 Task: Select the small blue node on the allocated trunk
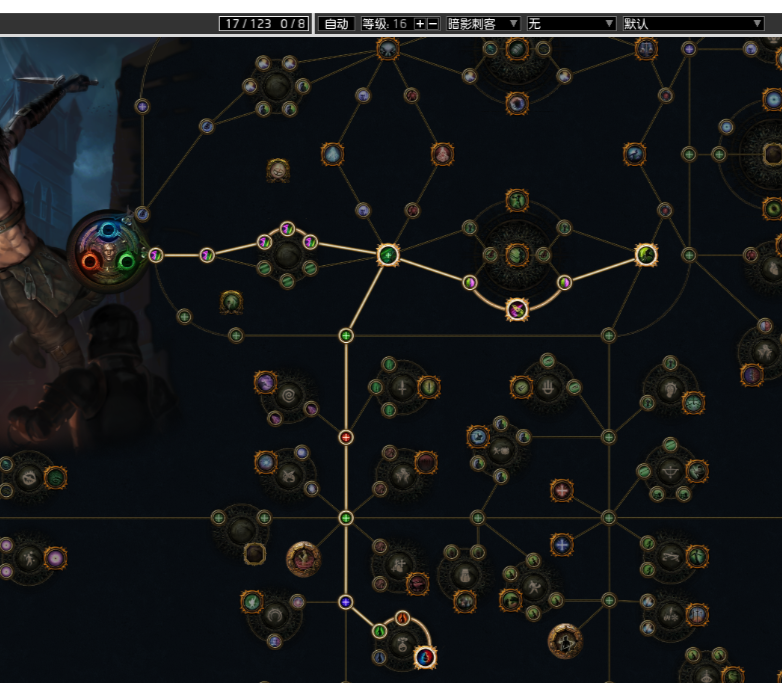(346, 602)
